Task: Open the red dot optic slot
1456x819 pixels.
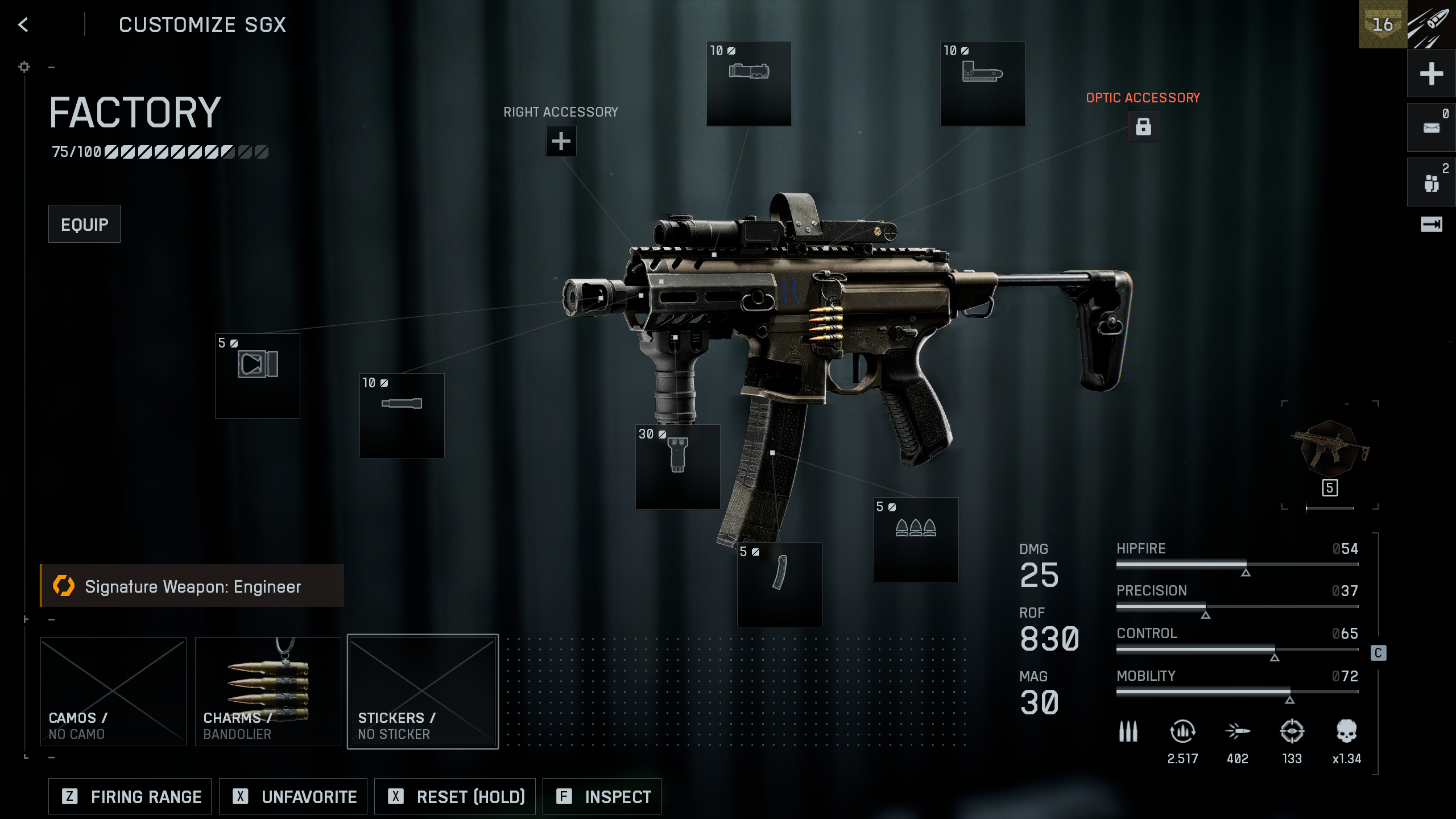Action: point(982,83)
